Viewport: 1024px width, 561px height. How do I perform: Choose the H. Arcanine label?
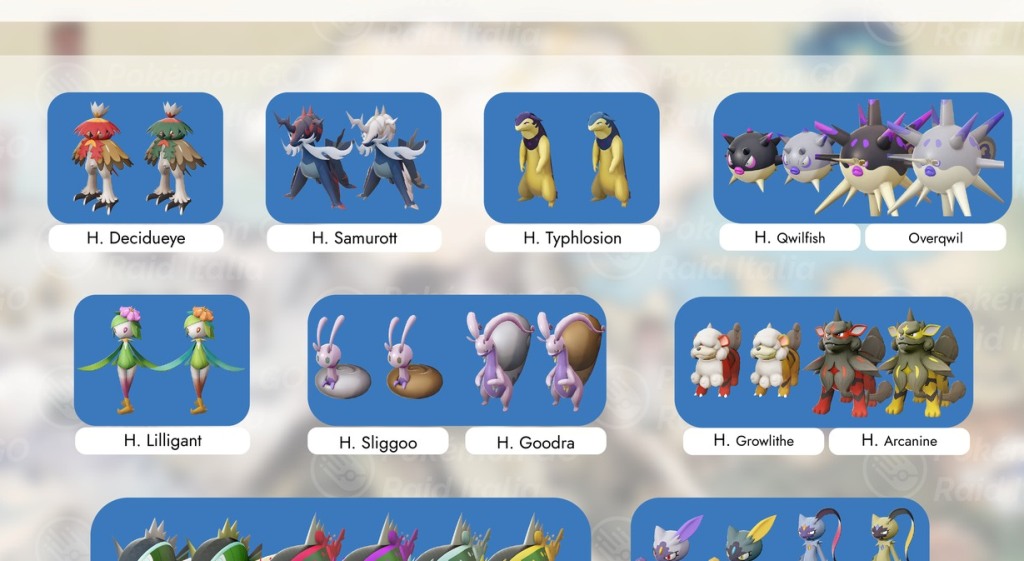(x=899, y=441)
